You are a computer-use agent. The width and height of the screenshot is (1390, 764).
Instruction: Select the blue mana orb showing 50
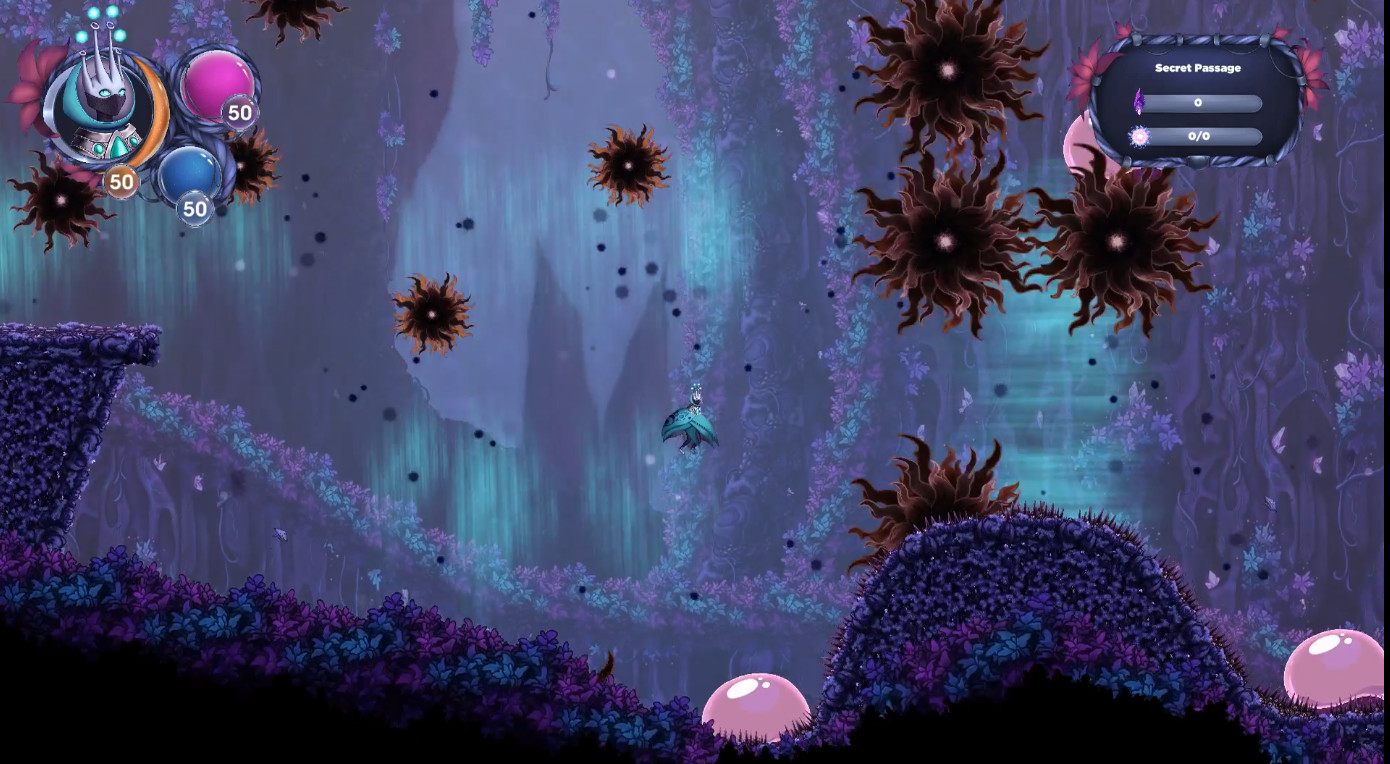click(x=188, y=170)
